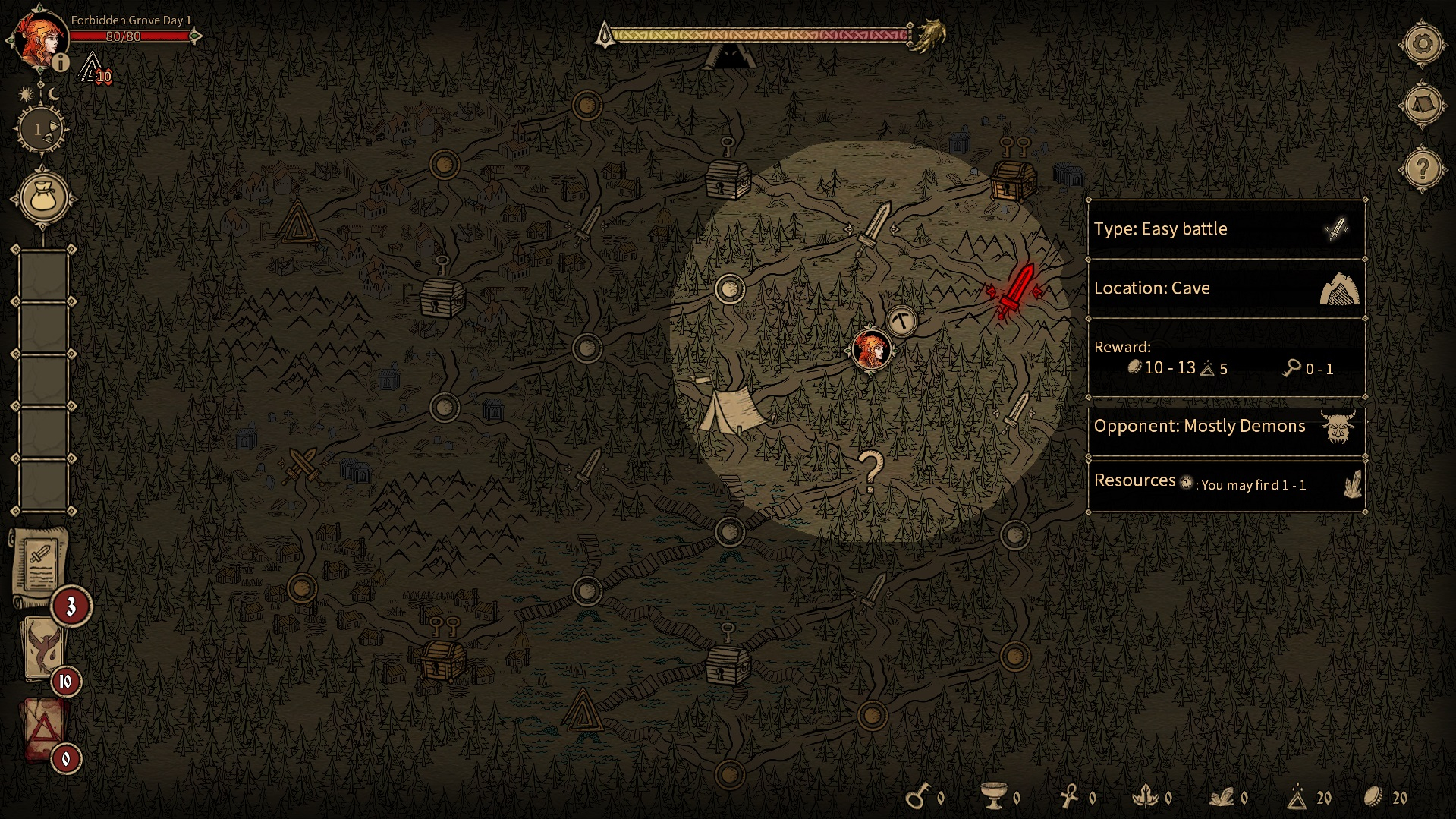This screenshot has width=1456, height=819.
Task: Click the hero info badge on portrait
Action: [61, 63]
